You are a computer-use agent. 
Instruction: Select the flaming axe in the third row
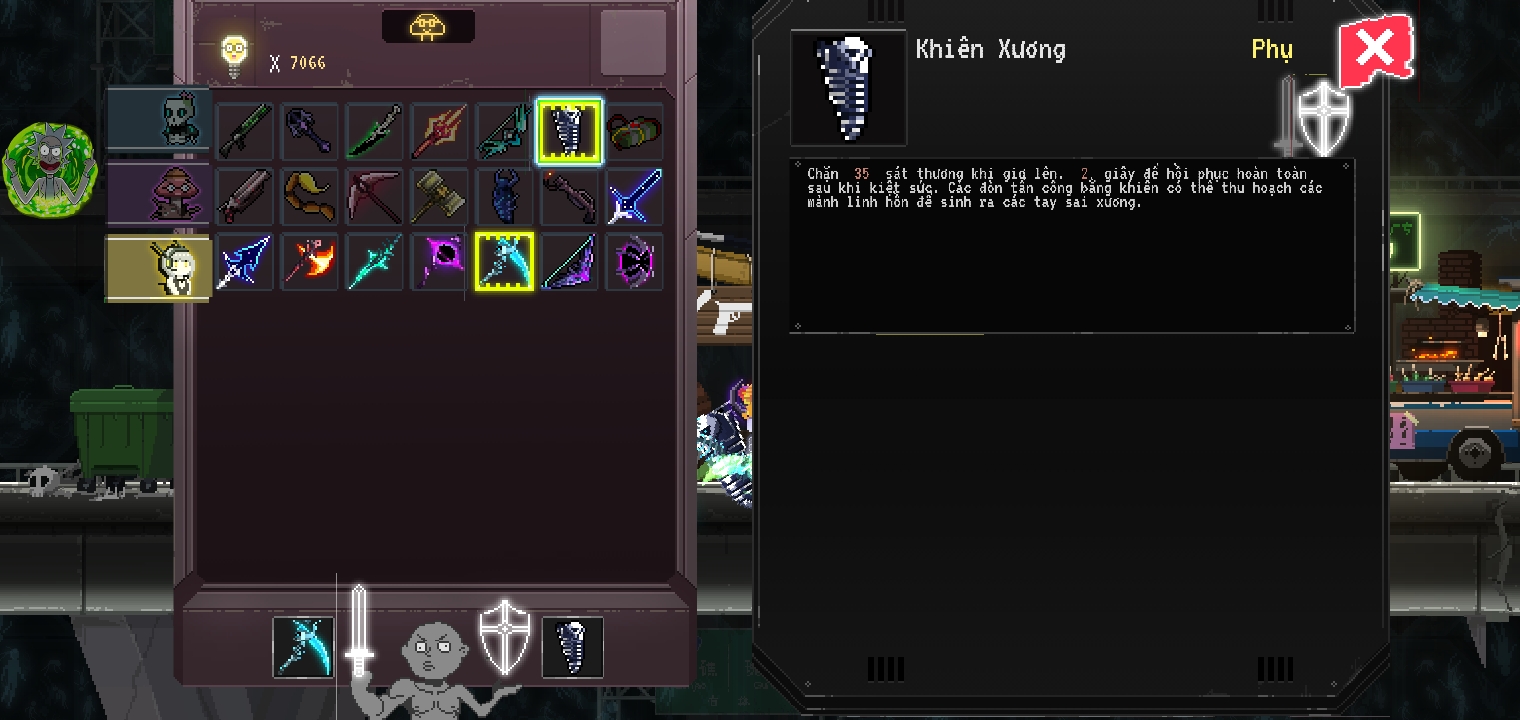tap(309, 261)
